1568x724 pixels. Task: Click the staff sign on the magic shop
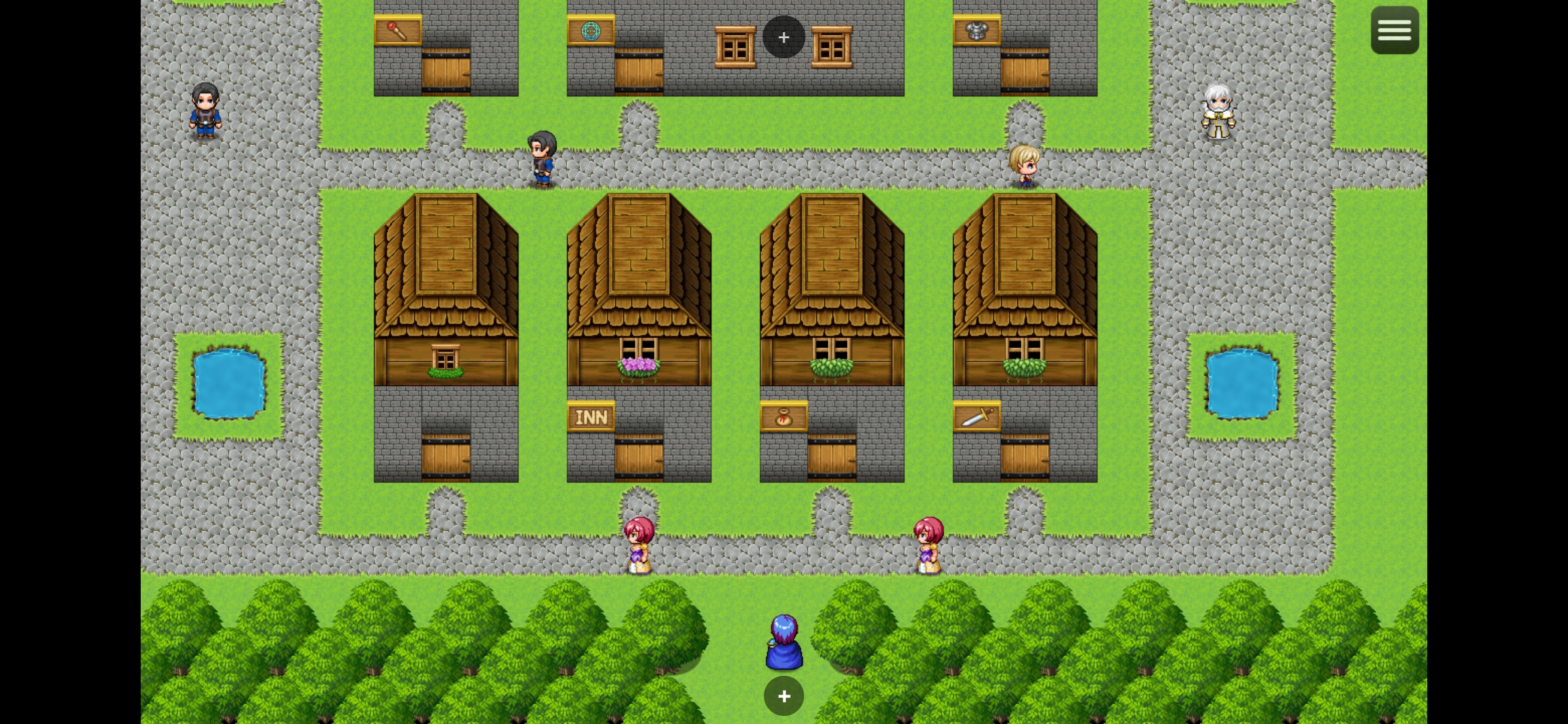[397, 30]
